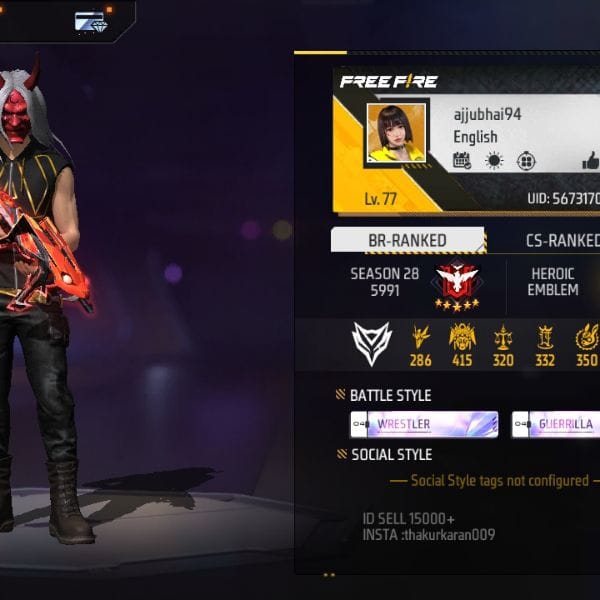This screenshot has width=600, height=600.
Task: Open the diamond card top-up icon
Action: tap(90, 21)
